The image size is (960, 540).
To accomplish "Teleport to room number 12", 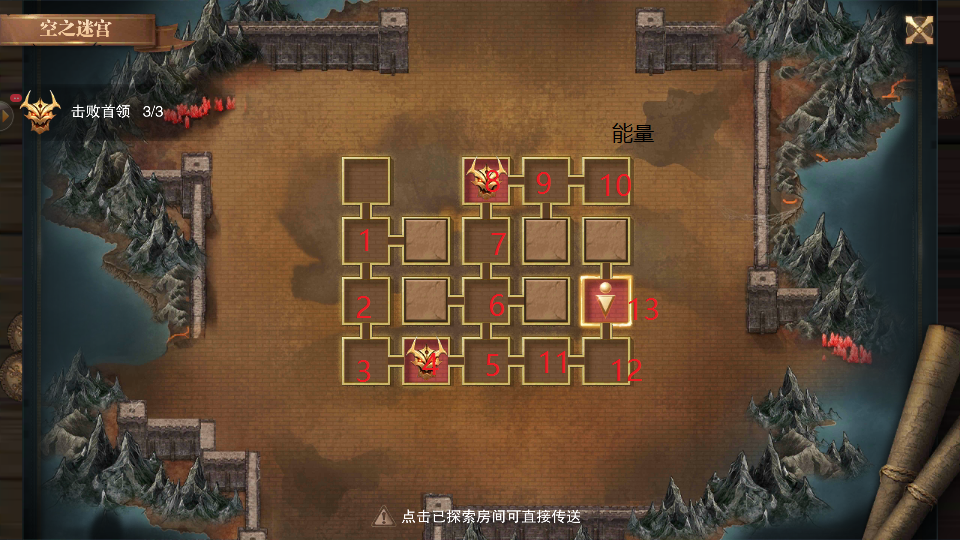I will tap(607, 361).
